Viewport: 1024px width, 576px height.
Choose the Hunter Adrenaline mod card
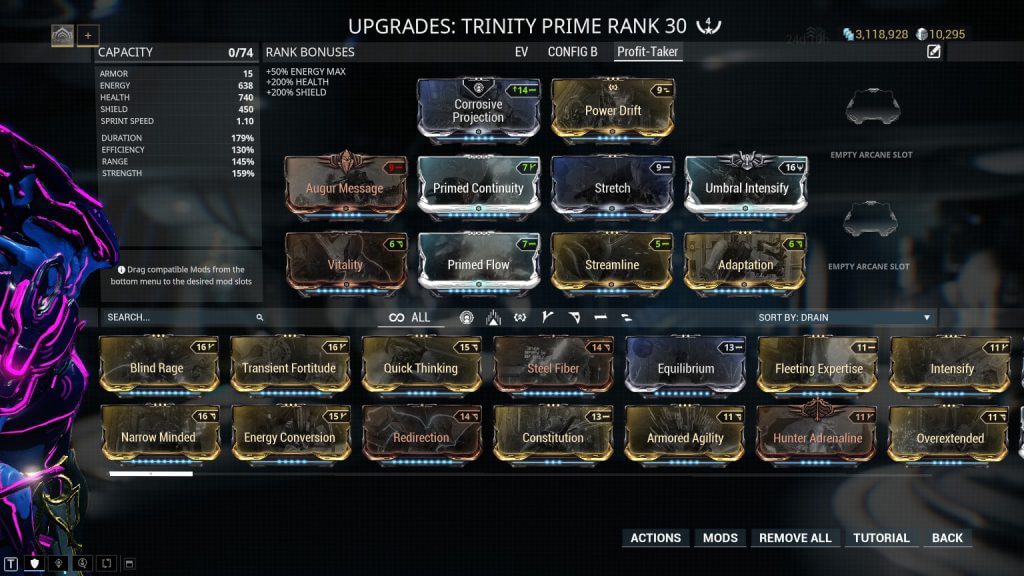tap(817, 437)
